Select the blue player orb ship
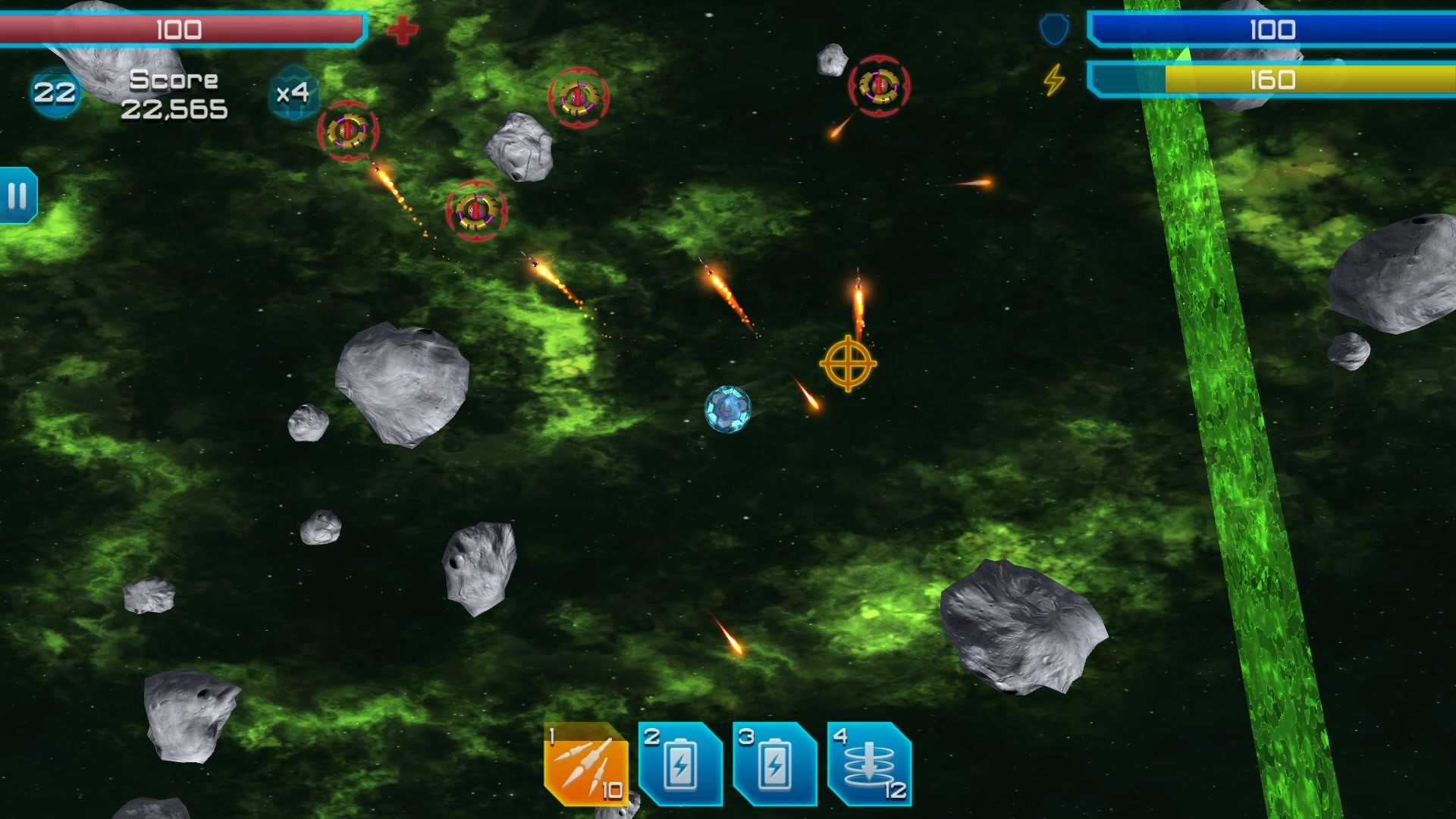Viewport: 1456px width, 819px height. click(726, 412)
